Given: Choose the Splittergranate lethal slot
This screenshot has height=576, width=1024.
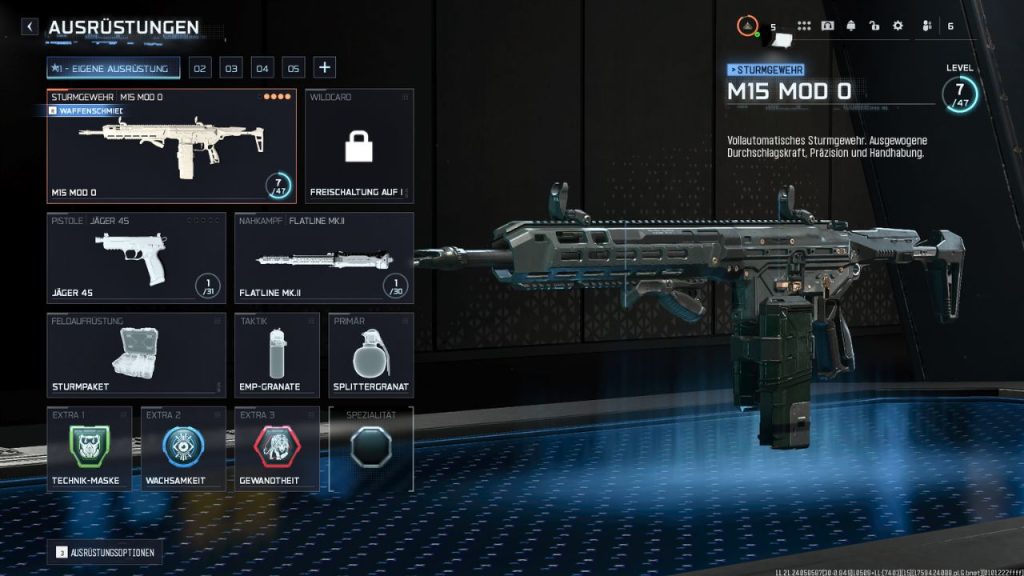Looking at the screenshot, I should pos(370,354).
